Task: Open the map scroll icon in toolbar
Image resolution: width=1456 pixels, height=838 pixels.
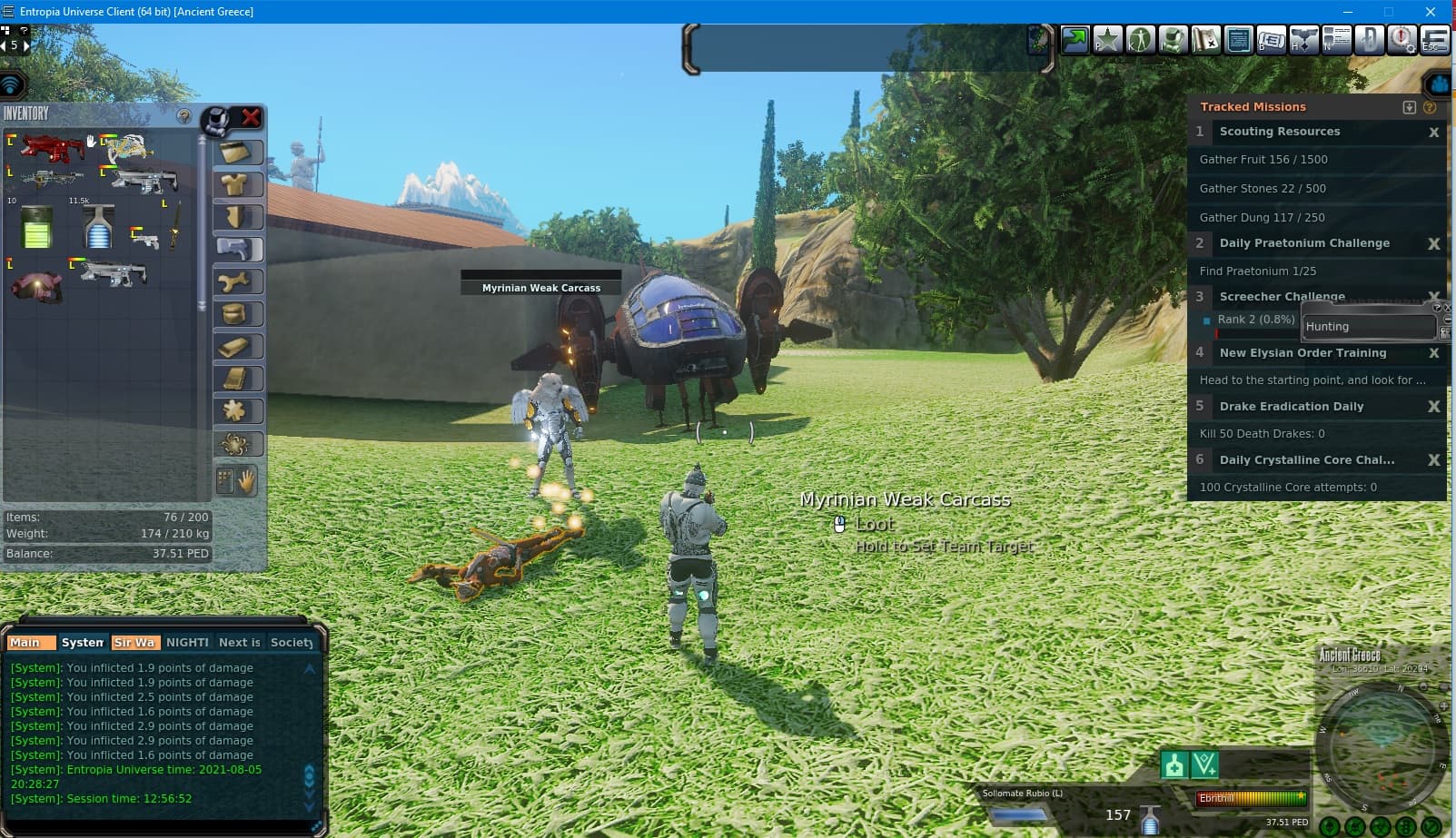Action: [1205, 40]
